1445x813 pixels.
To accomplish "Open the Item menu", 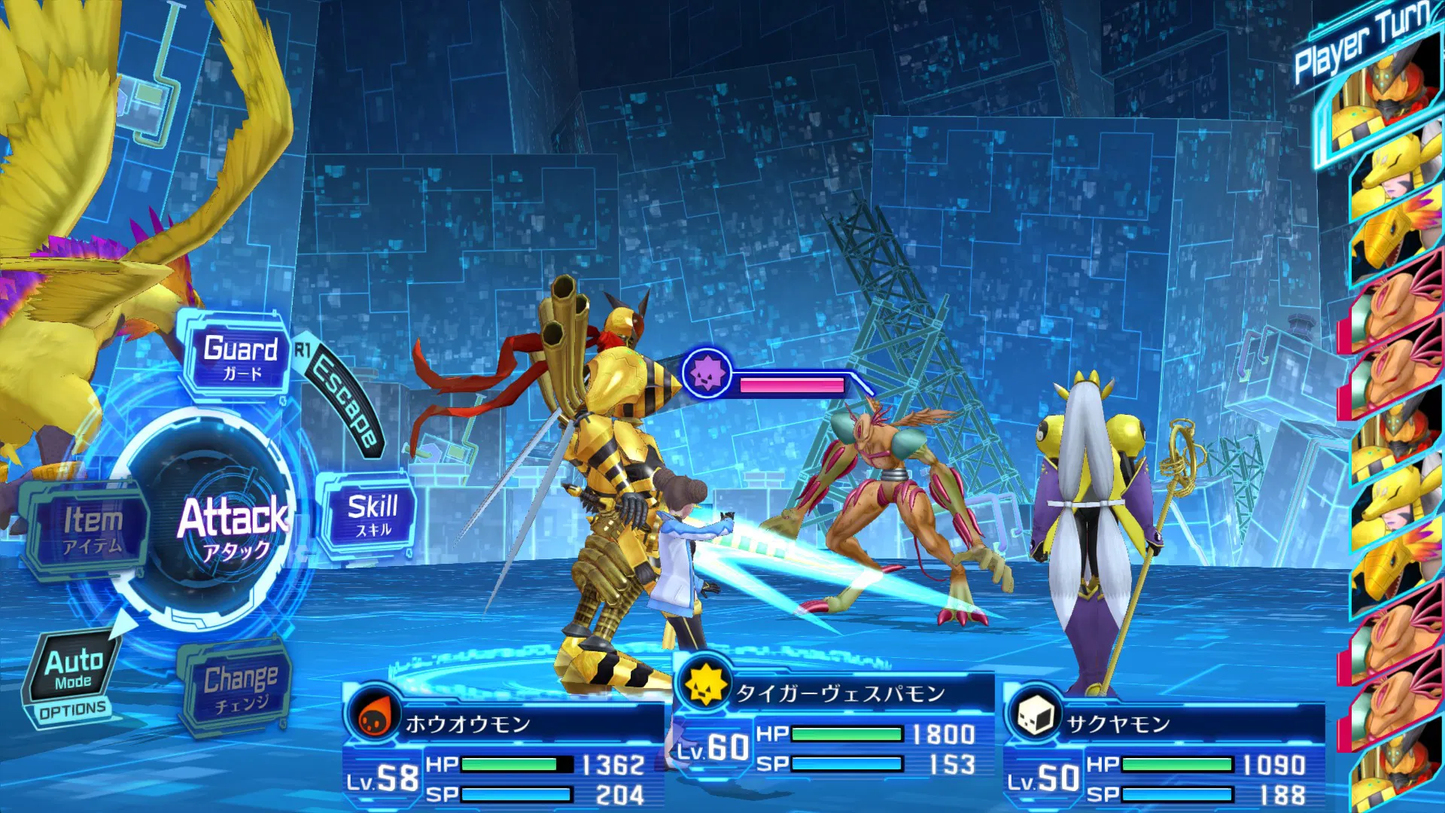I will tap(91, 527).
